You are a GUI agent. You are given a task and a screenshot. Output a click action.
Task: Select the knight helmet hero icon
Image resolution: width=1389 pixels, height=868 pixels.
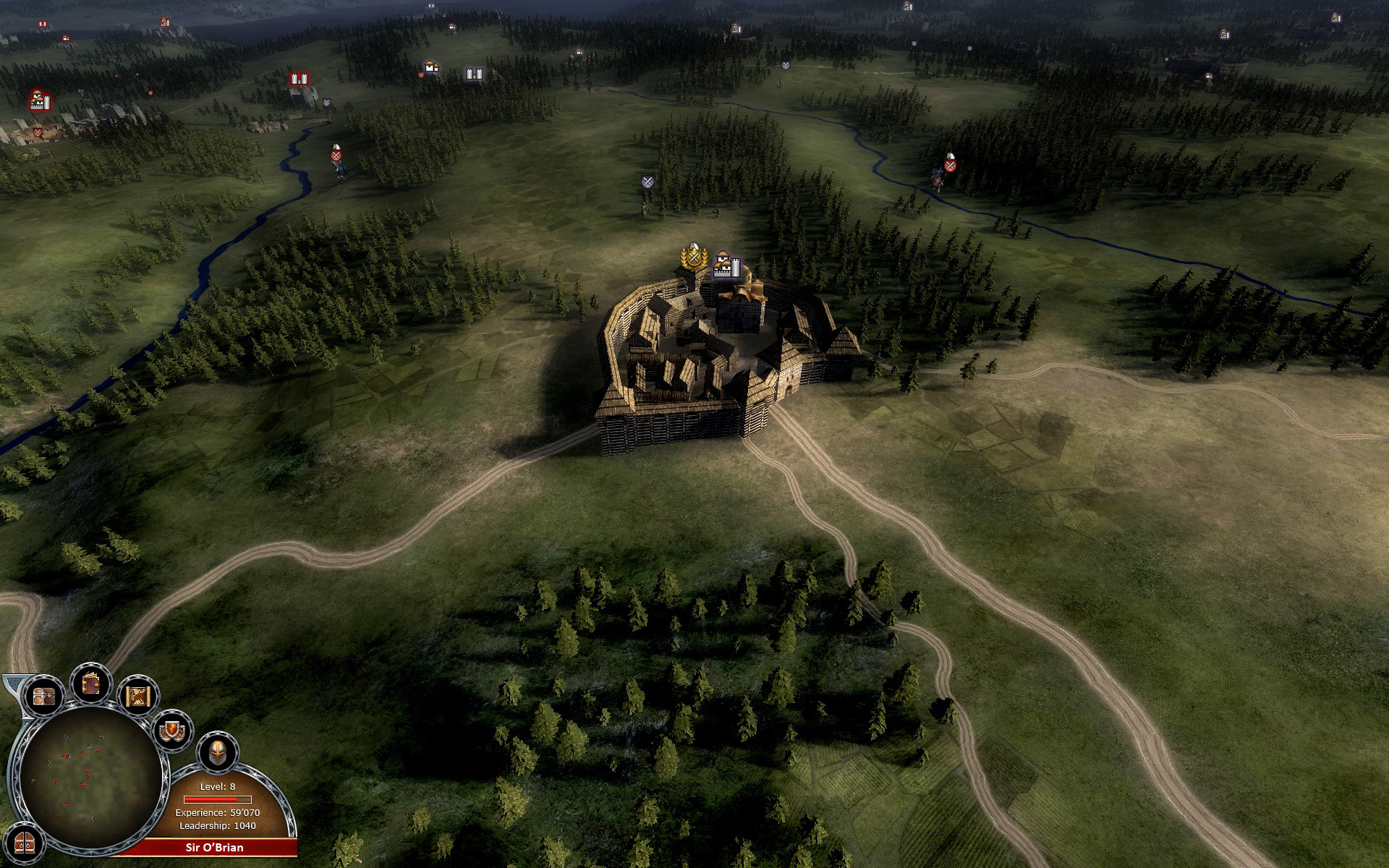pos(217,753)
